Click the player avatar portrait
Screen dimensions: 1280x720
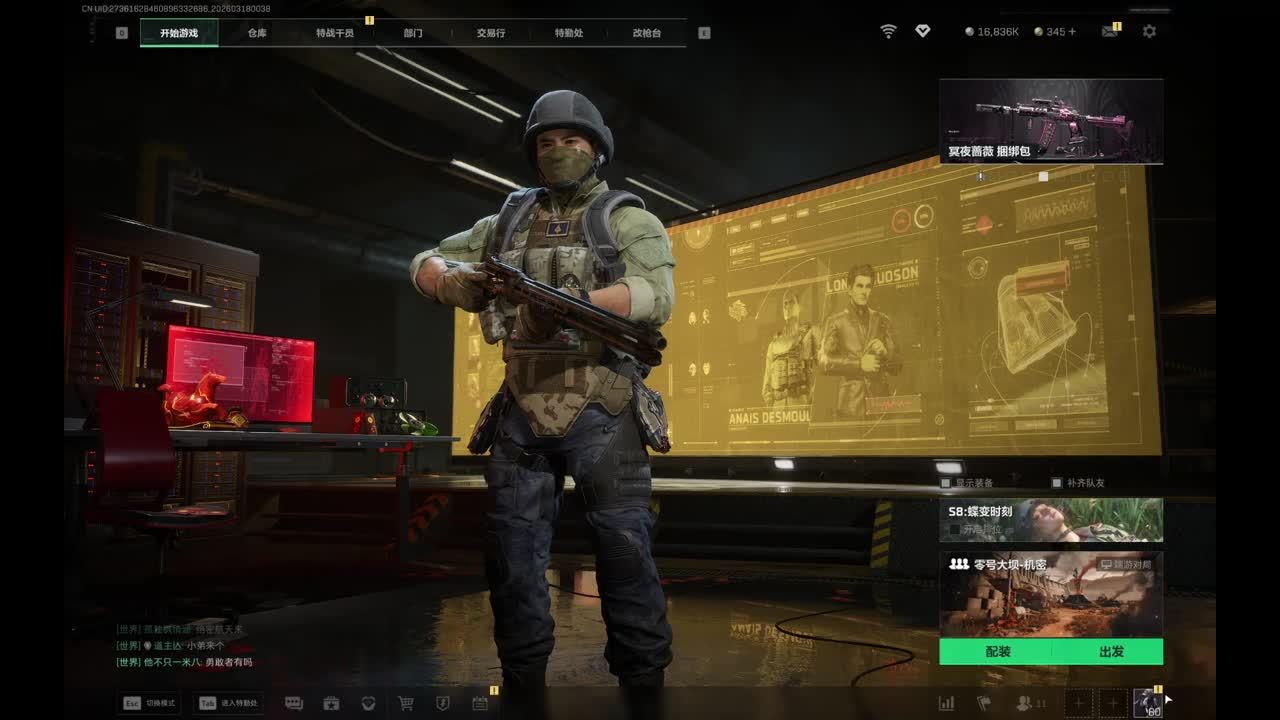click(x=1148, y=703)
